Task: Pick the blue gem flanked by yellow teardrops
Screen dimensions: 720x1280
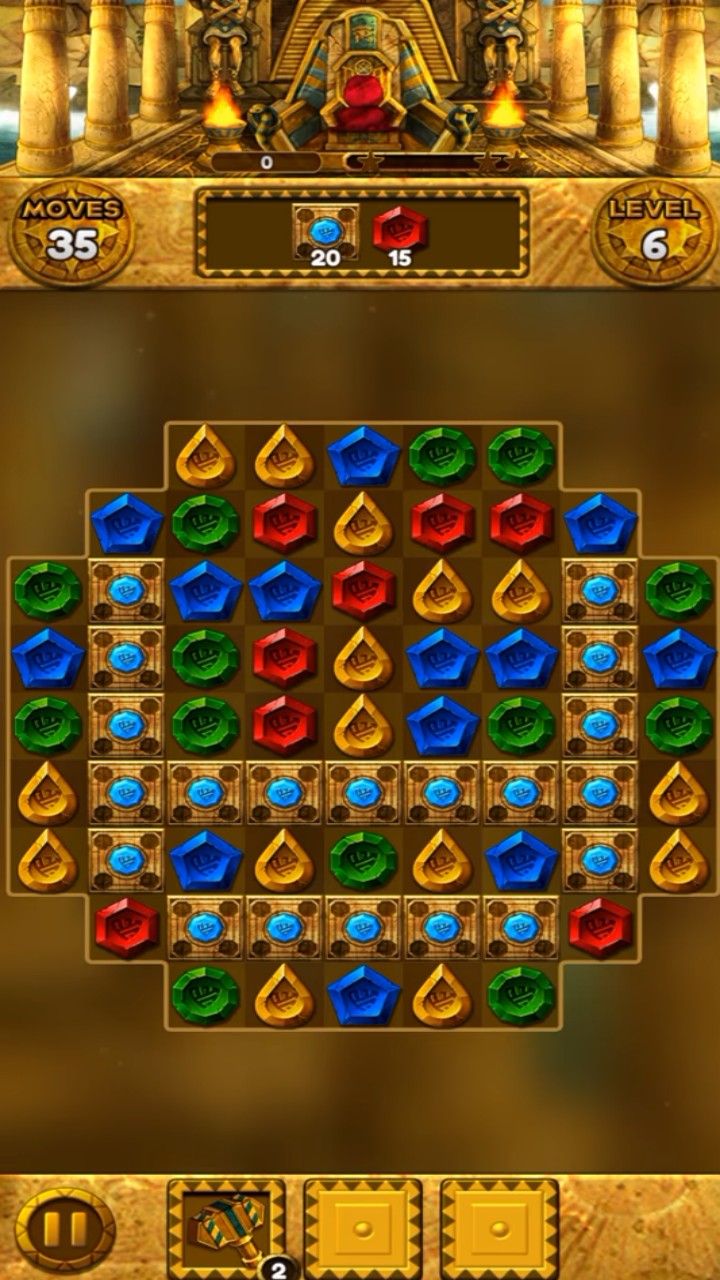Action: [x=364, y=995]
